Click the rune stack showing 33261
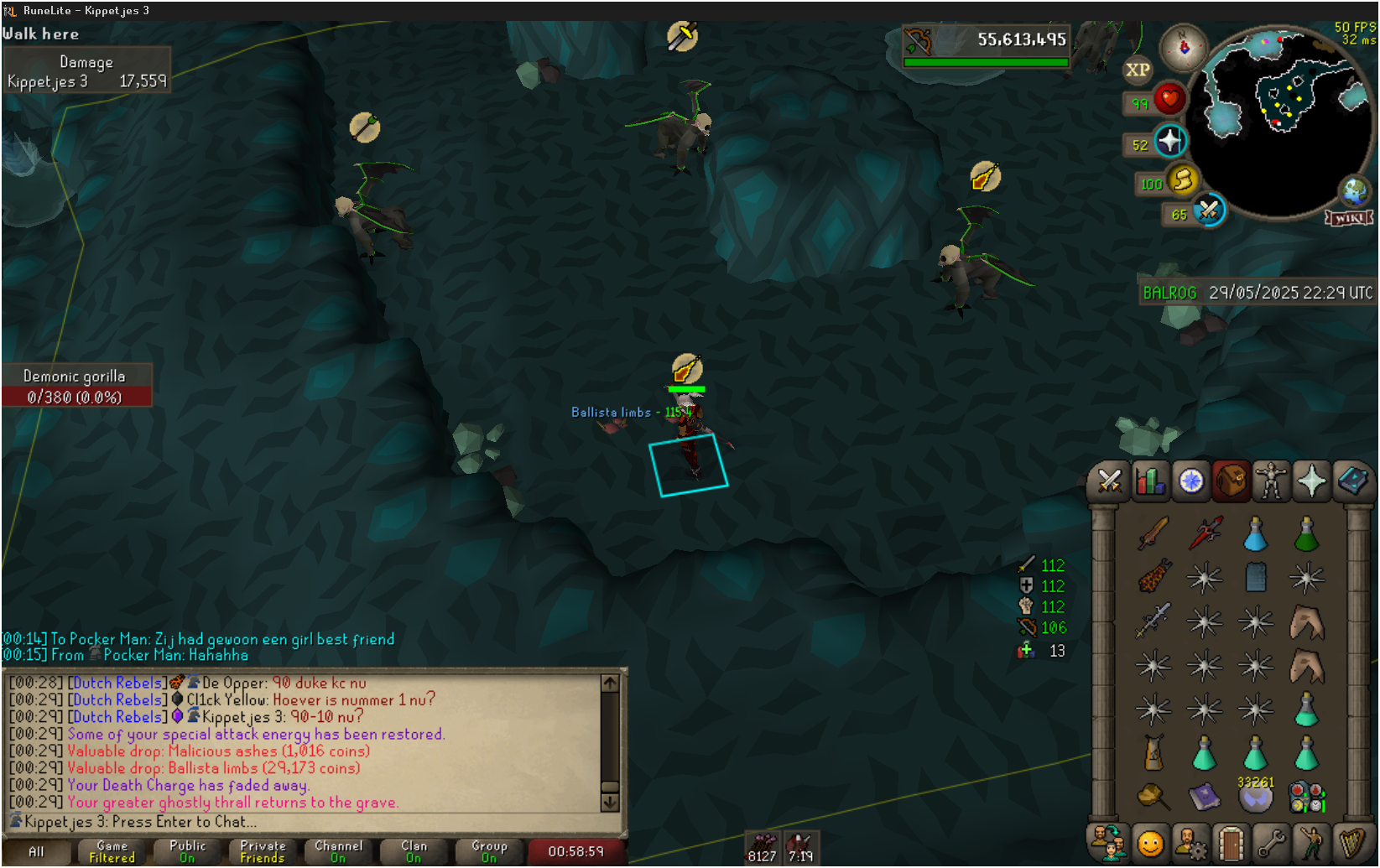Screen dimensions: 1380x868 1256,797
